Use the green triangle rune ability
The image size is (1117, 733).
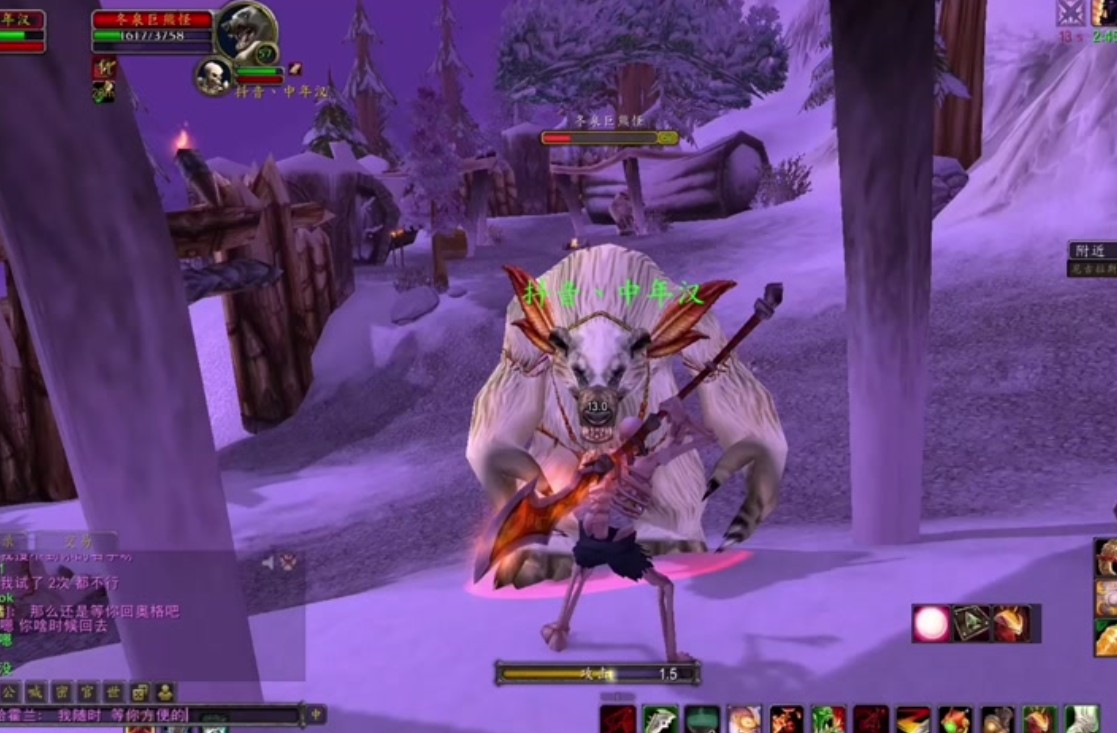(971, 623)
